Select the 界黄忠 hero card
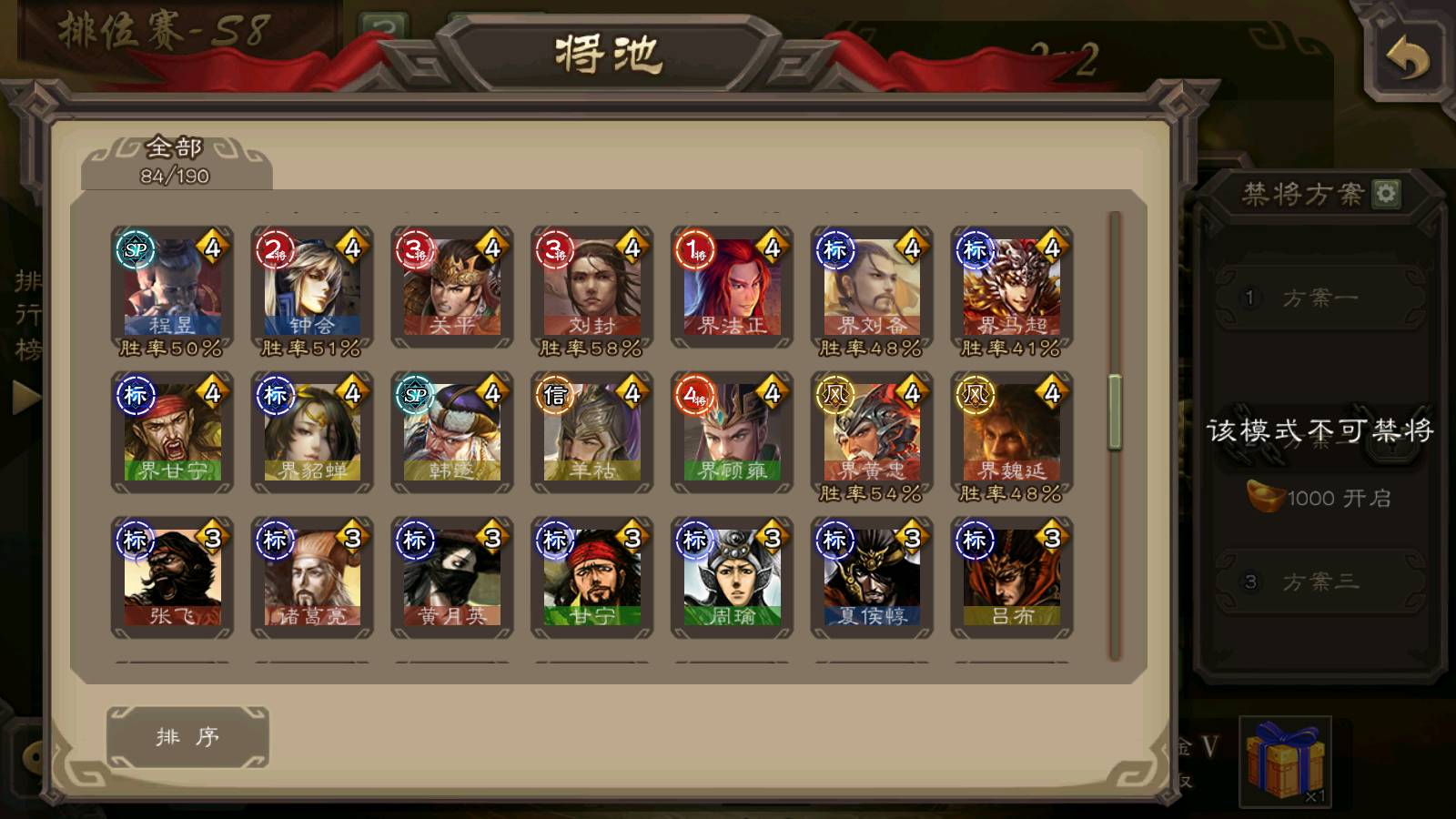The height and width of the screenshot is (819, 1456). 872,433
